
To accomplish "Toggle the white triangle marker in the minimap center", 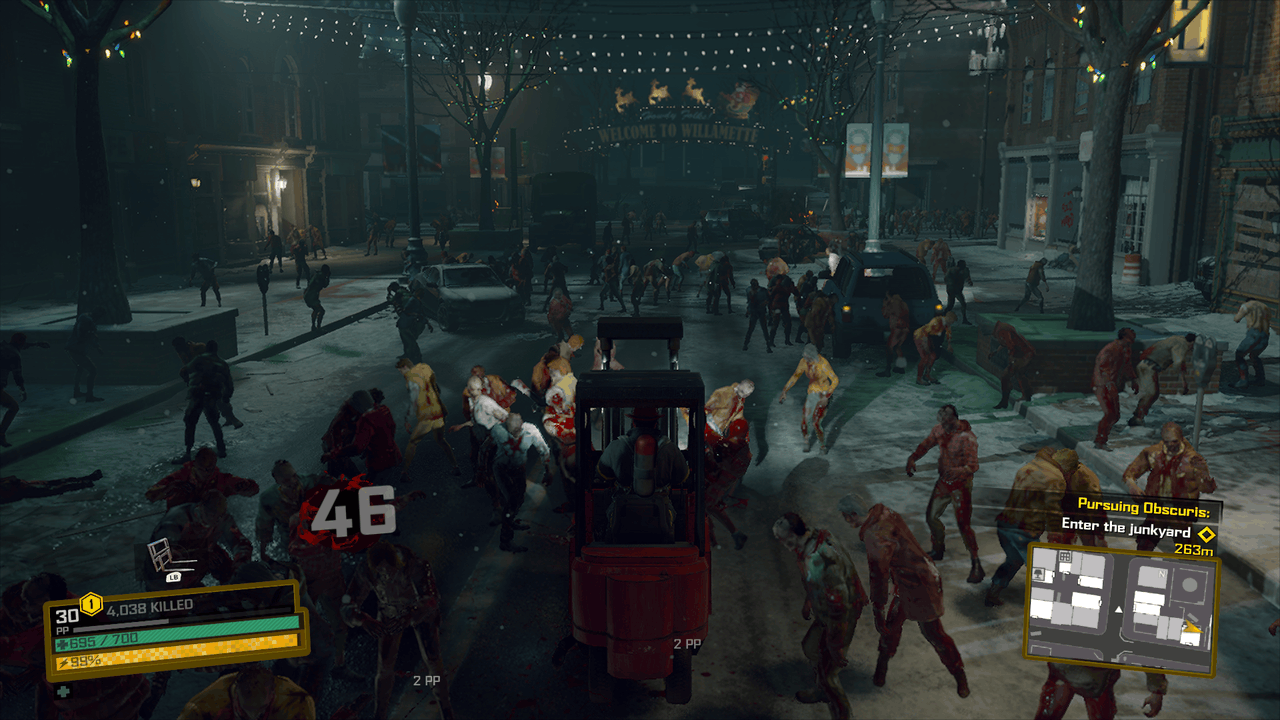I will (x=1118, y=609).
